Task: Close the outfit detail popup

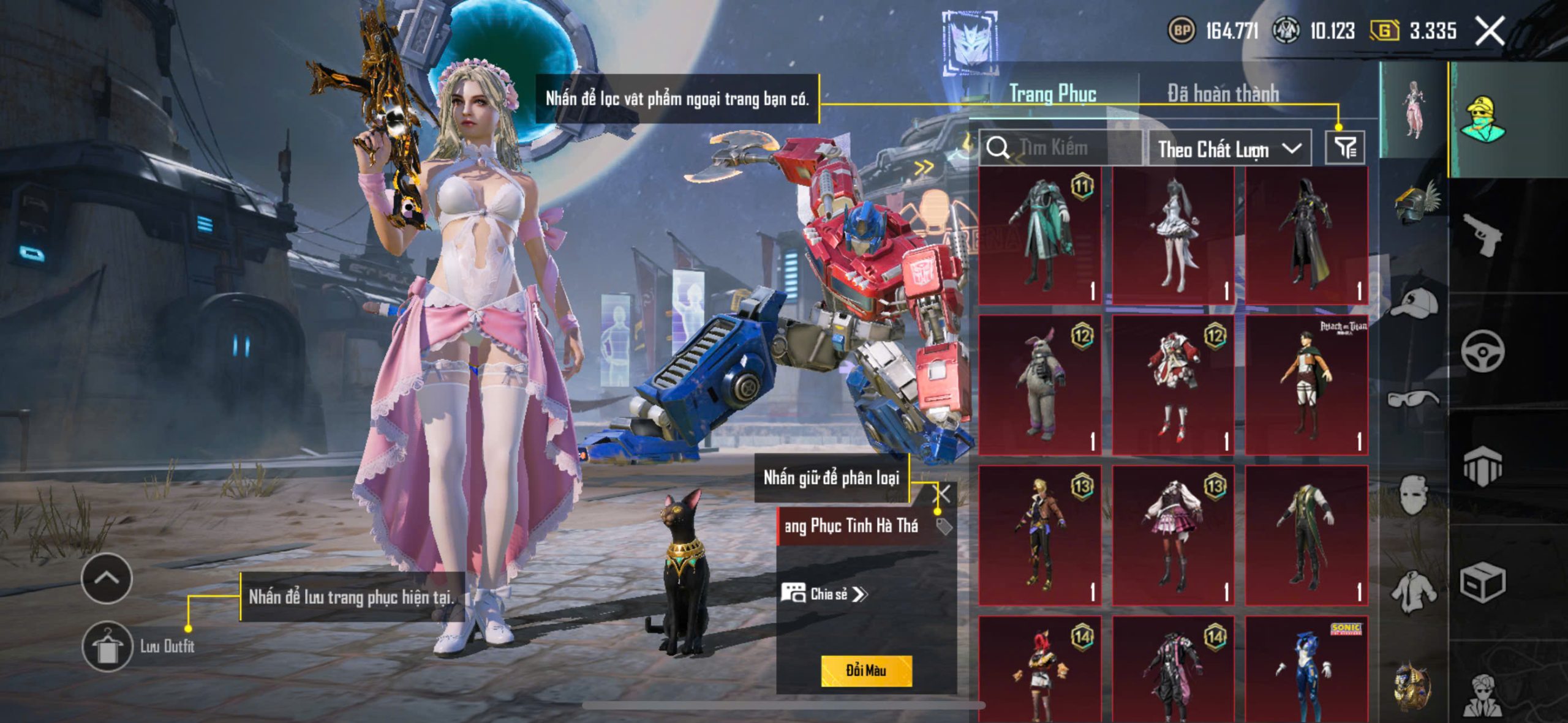Action: [943, 493]
